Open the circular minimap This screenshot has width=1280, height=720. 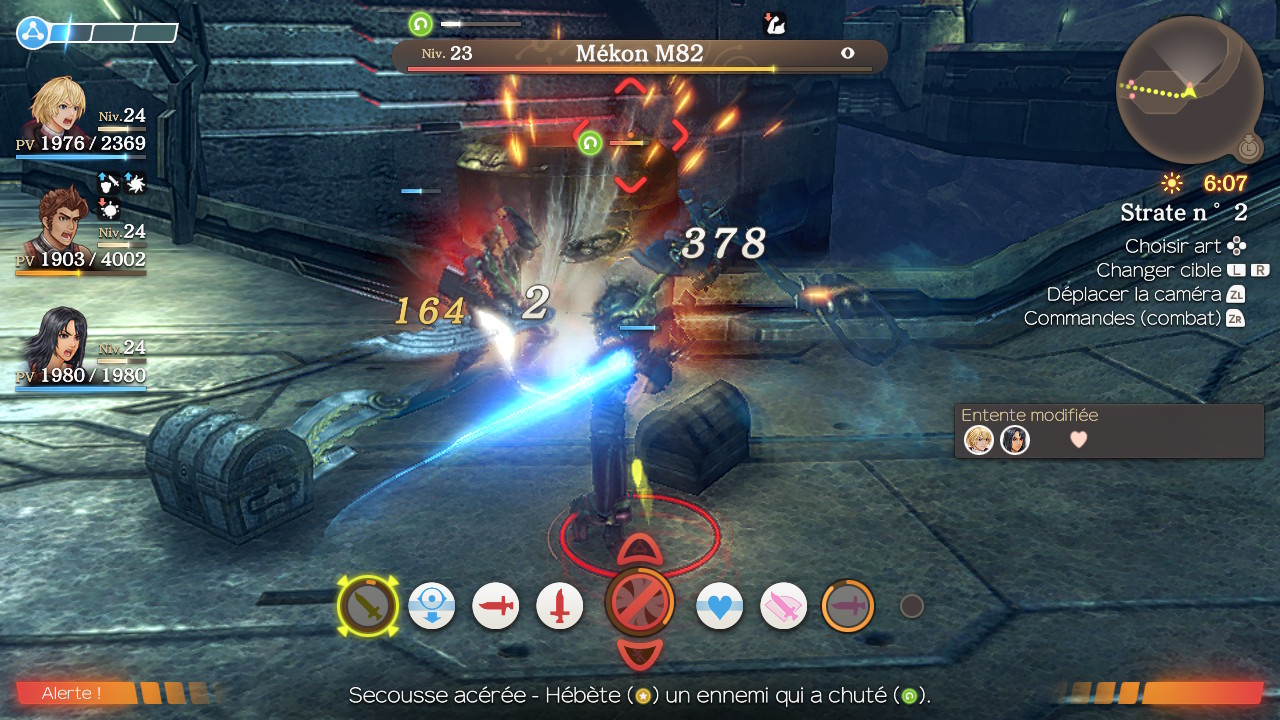point(1188,89)
